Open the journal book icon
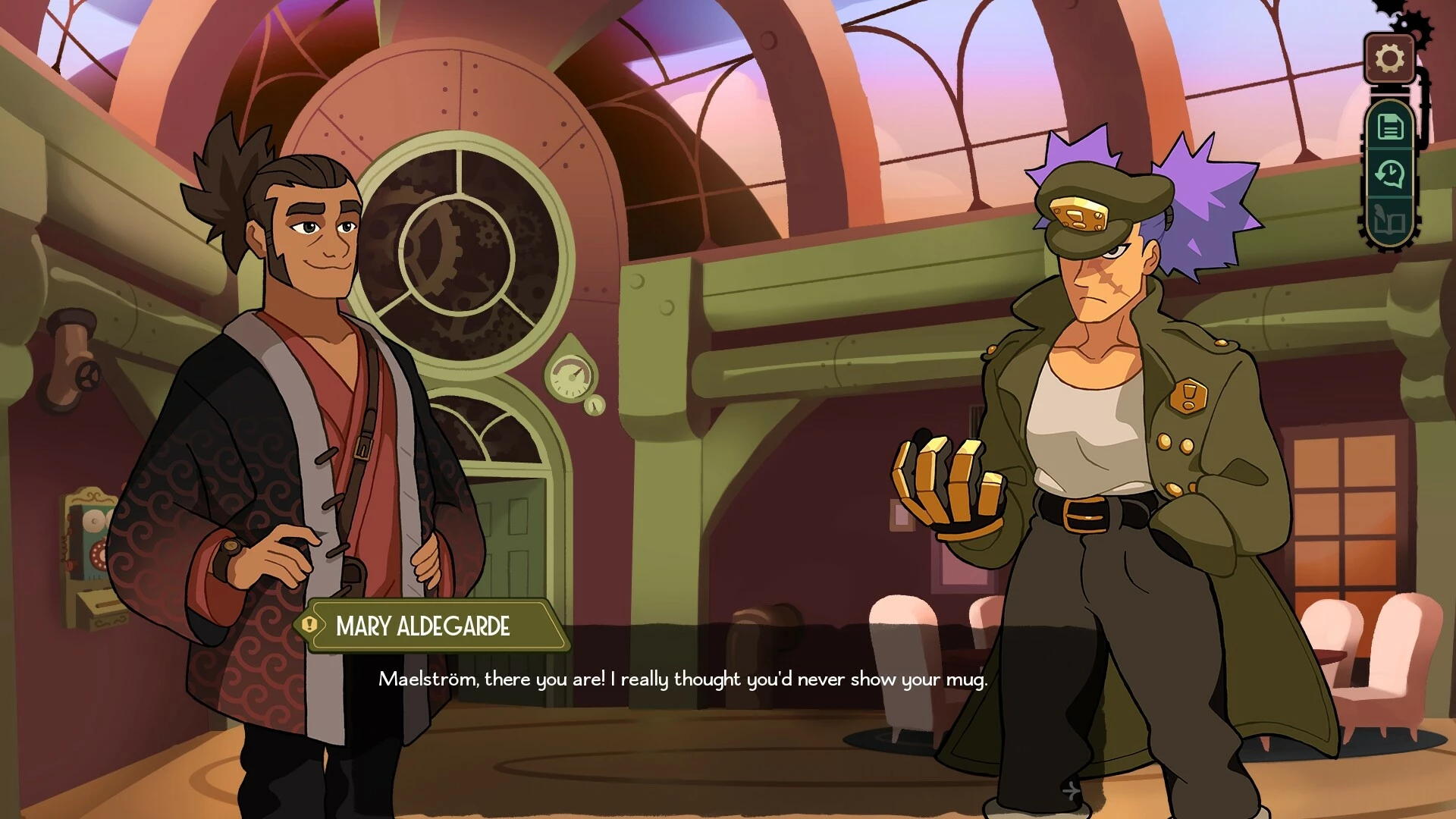This screenshot has height=819, width=1456. coord(1389,221)
